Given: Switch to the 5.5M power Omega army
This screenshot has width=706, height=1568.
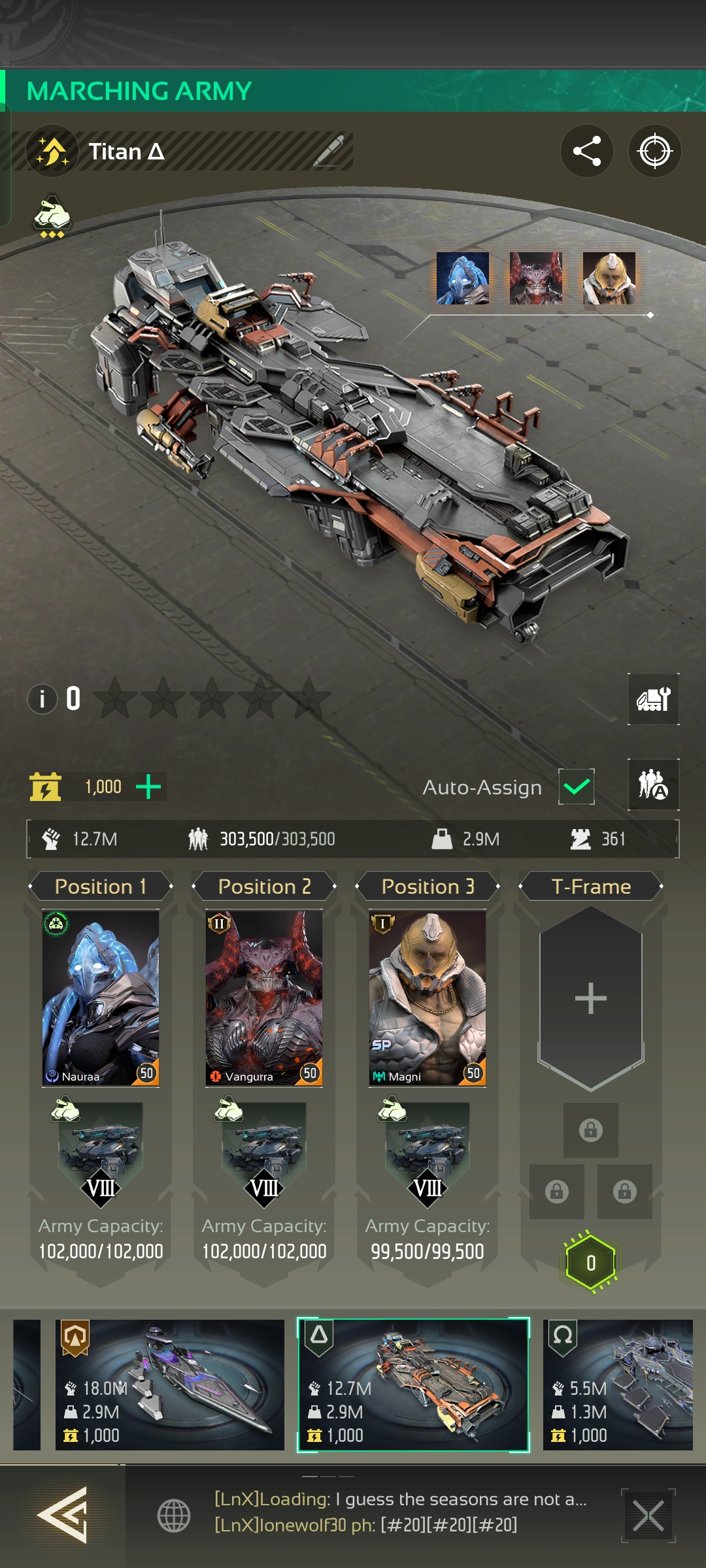Looking at the screenshot, I should pos(618,1384).
